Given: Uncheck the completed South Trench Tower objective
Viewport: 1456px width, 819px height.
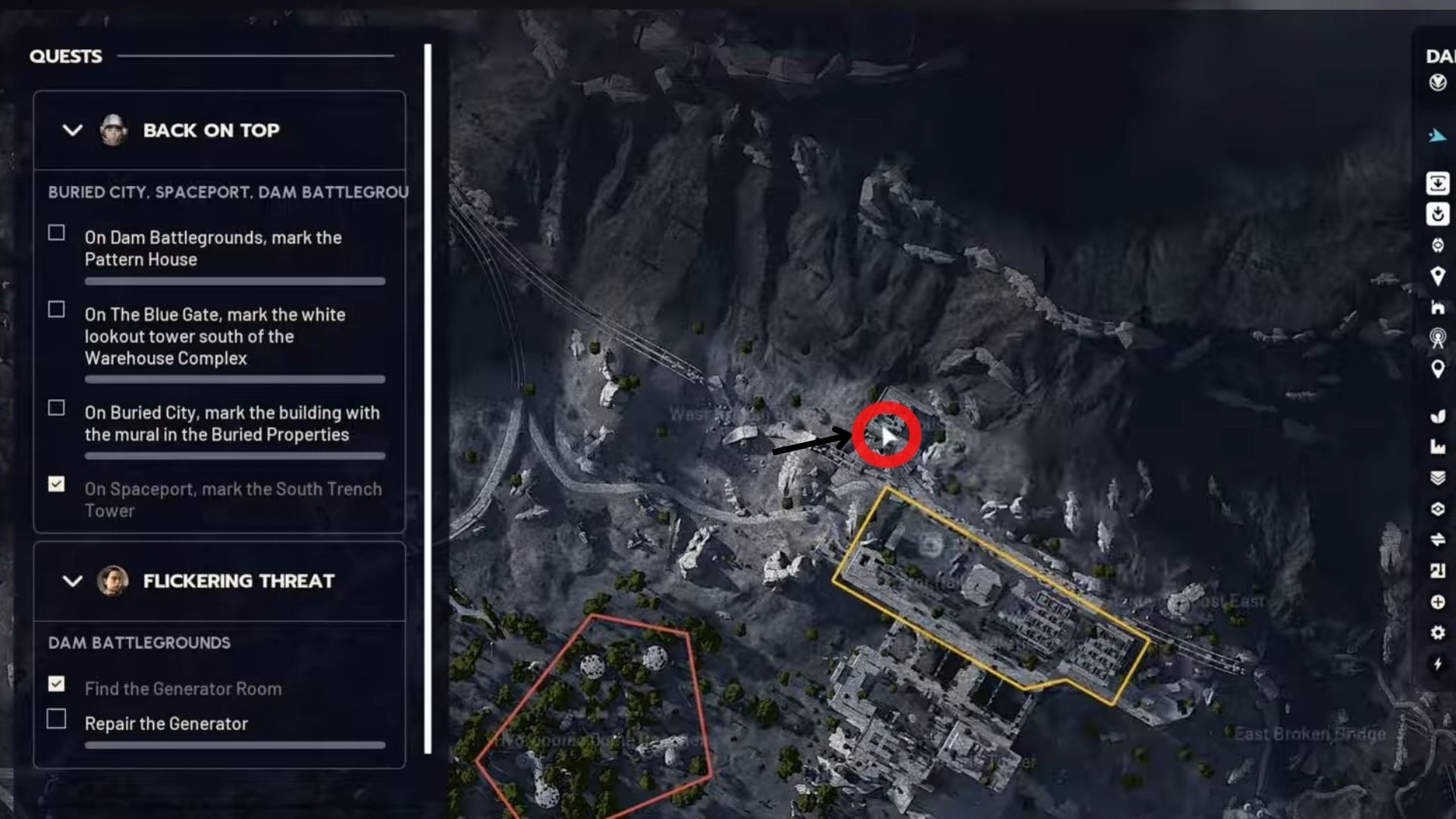Looking at the screenshot, I should [55, 483].
